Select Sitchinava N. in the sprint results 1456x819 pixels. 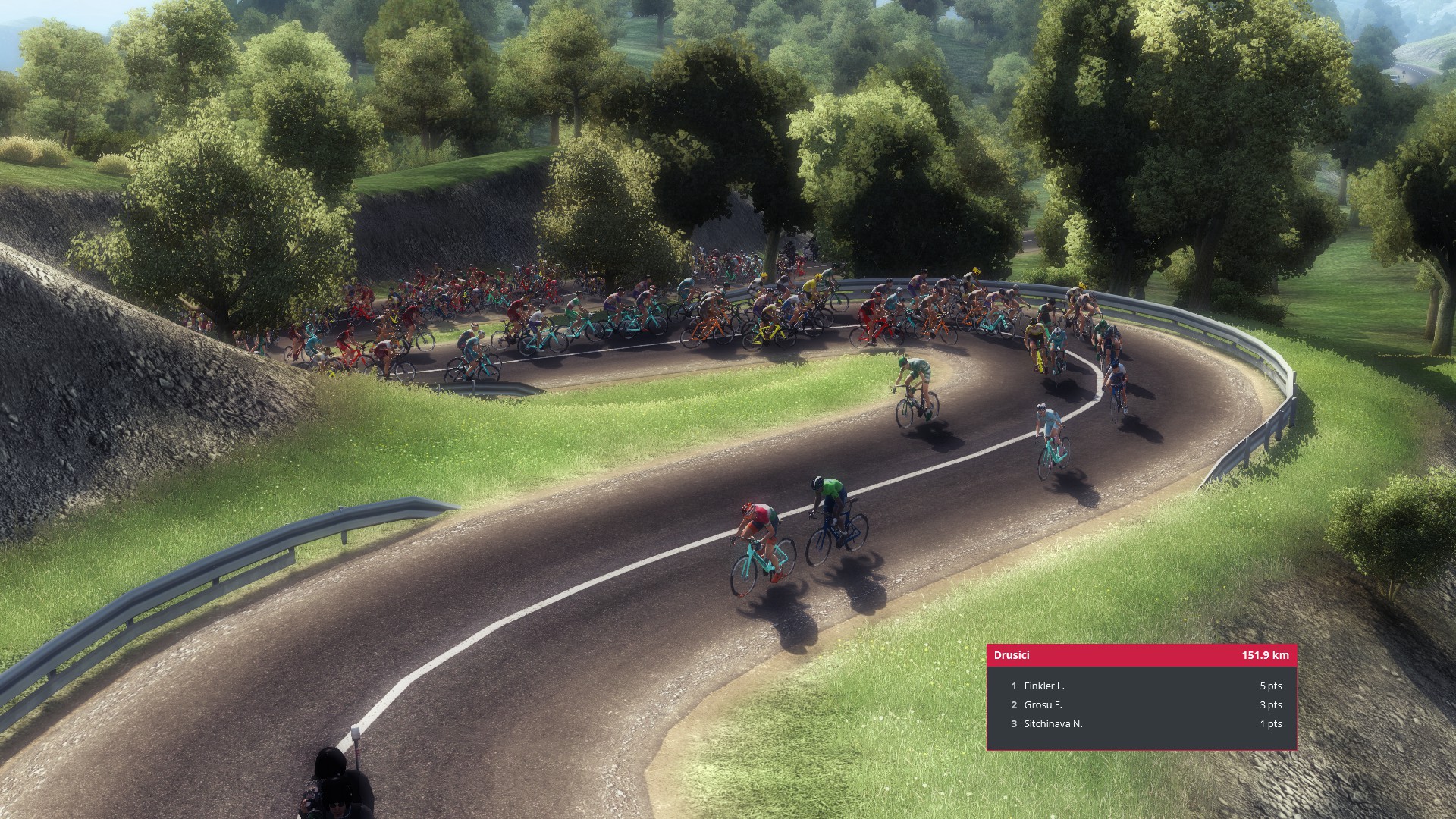[x=1053, y=723]
